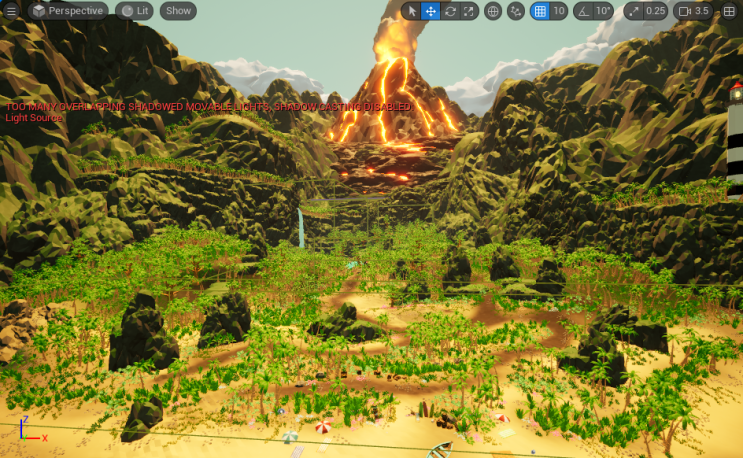743x458 pixels.
Task: Switch to the rotate tool
Action: [x=449, y=11]
